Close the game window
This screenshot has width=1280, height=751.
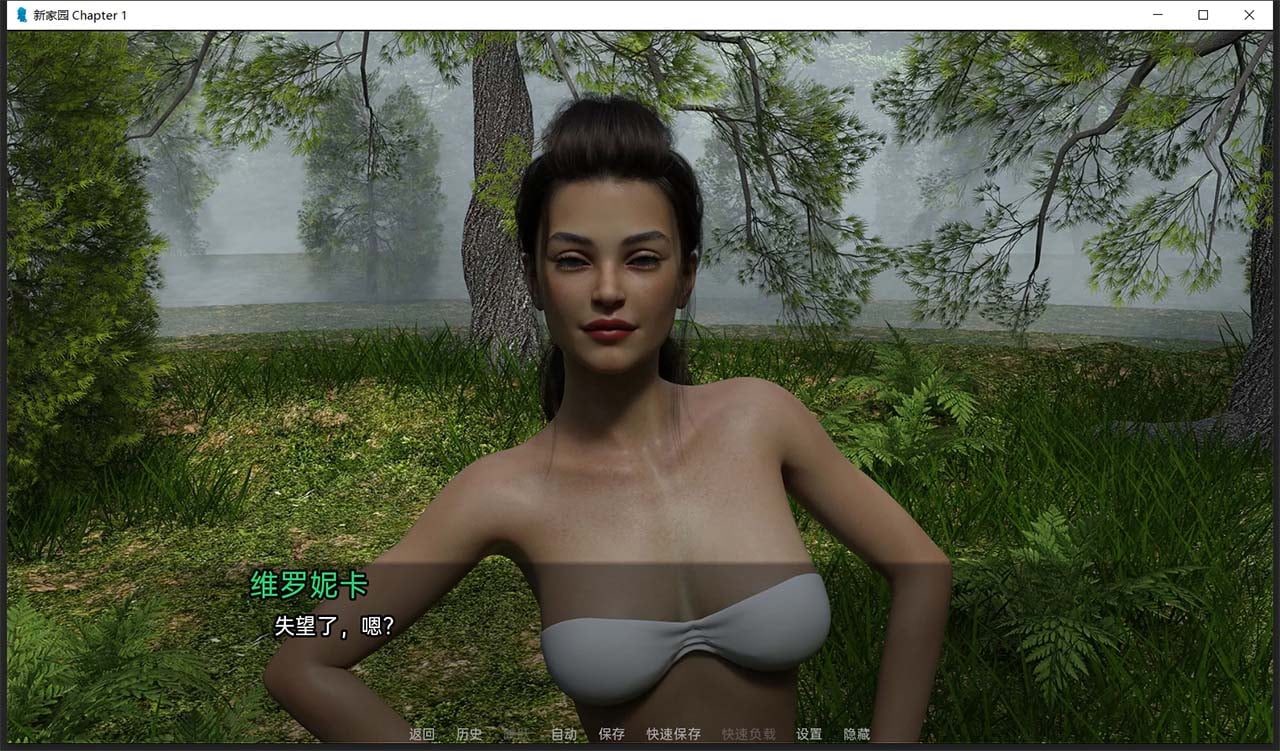coord(1249,15)
